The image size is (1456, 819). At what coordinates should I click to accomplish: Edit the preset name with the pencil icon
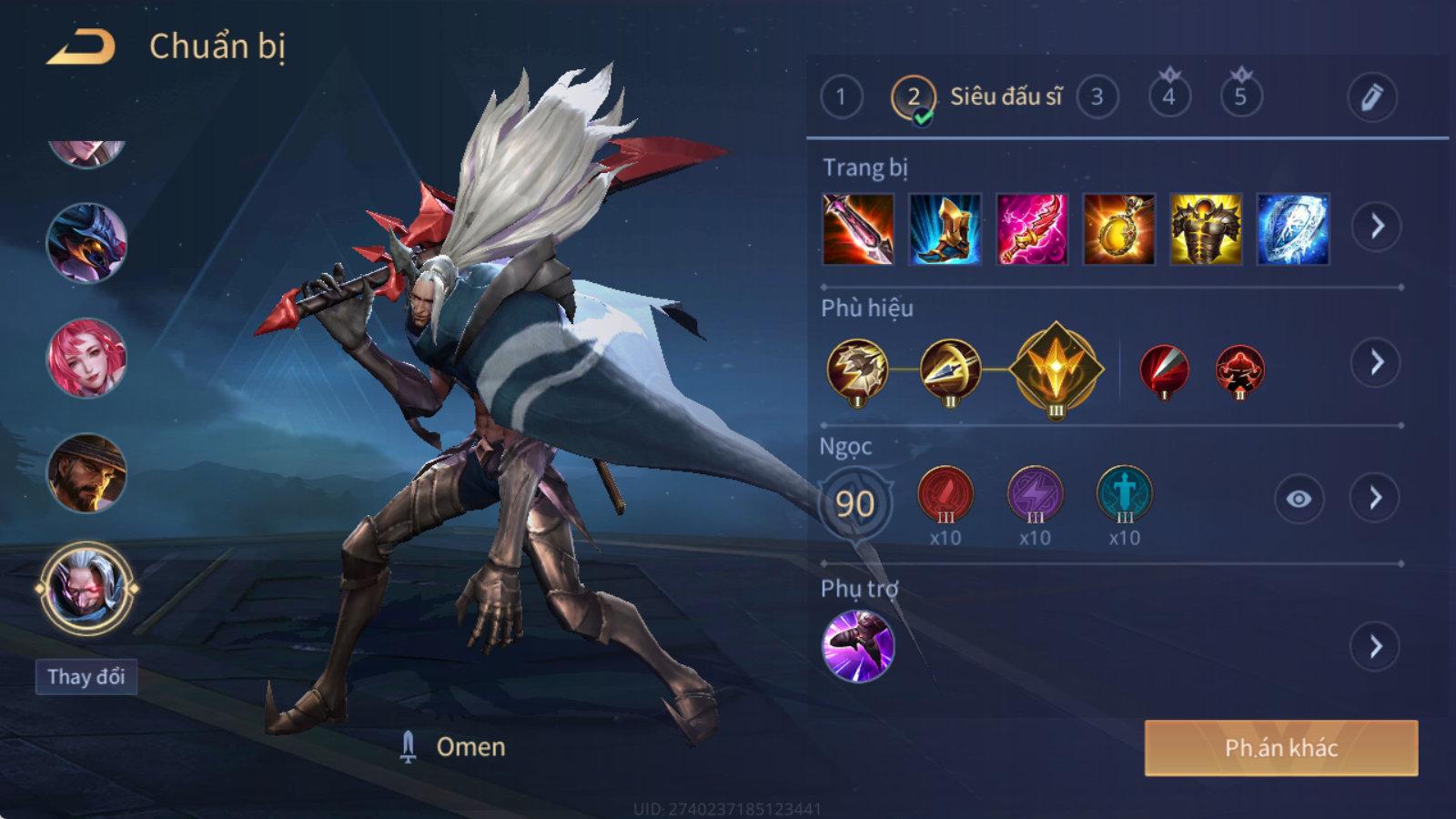pyautogui.click(x=1371, y=97)
